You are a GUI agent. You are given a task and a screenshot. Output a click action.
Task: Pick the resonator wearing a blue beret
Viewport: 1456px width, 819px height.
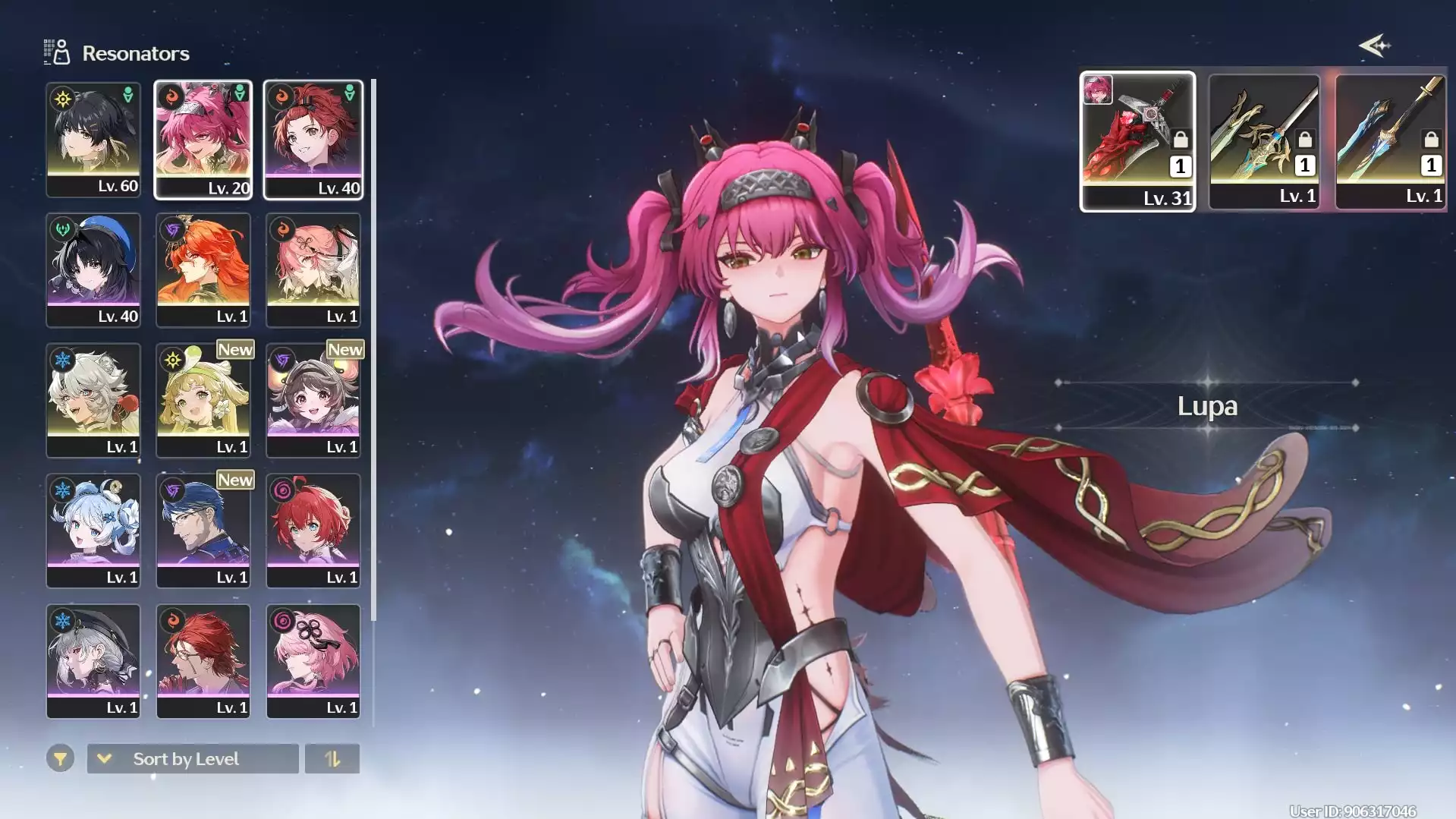[x=93, y=269]
